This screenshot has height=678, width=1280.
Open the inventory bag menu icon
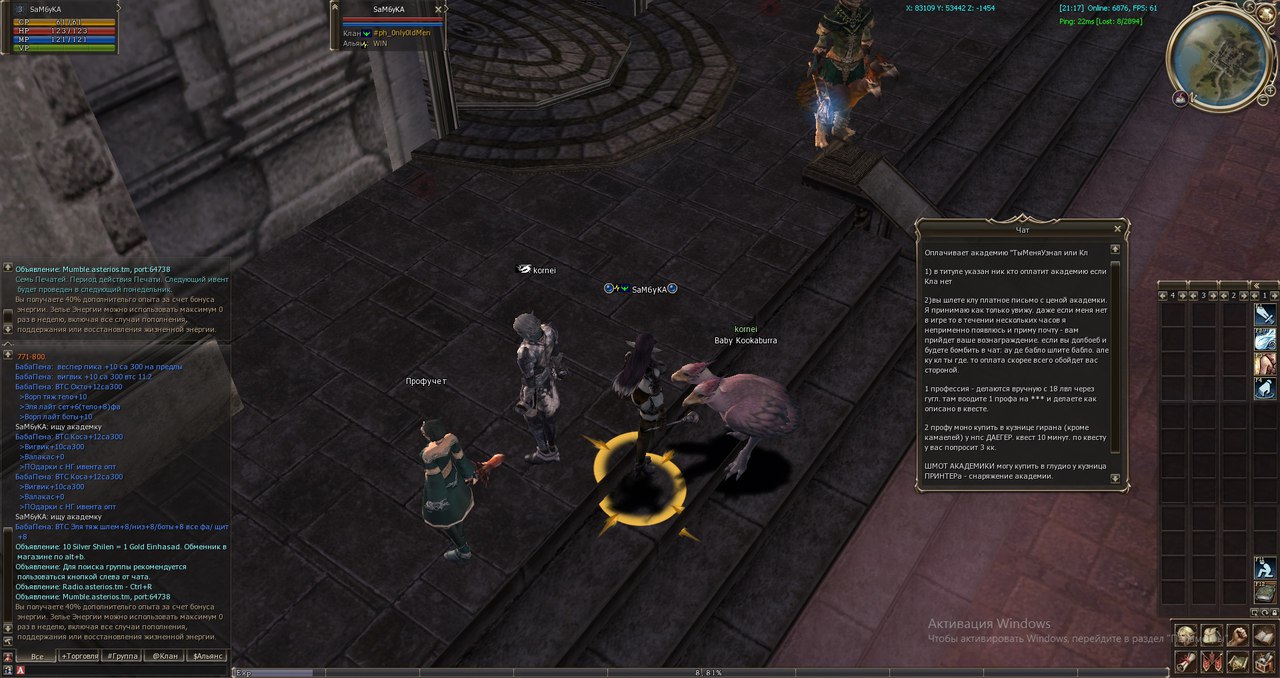point(1211,636)
